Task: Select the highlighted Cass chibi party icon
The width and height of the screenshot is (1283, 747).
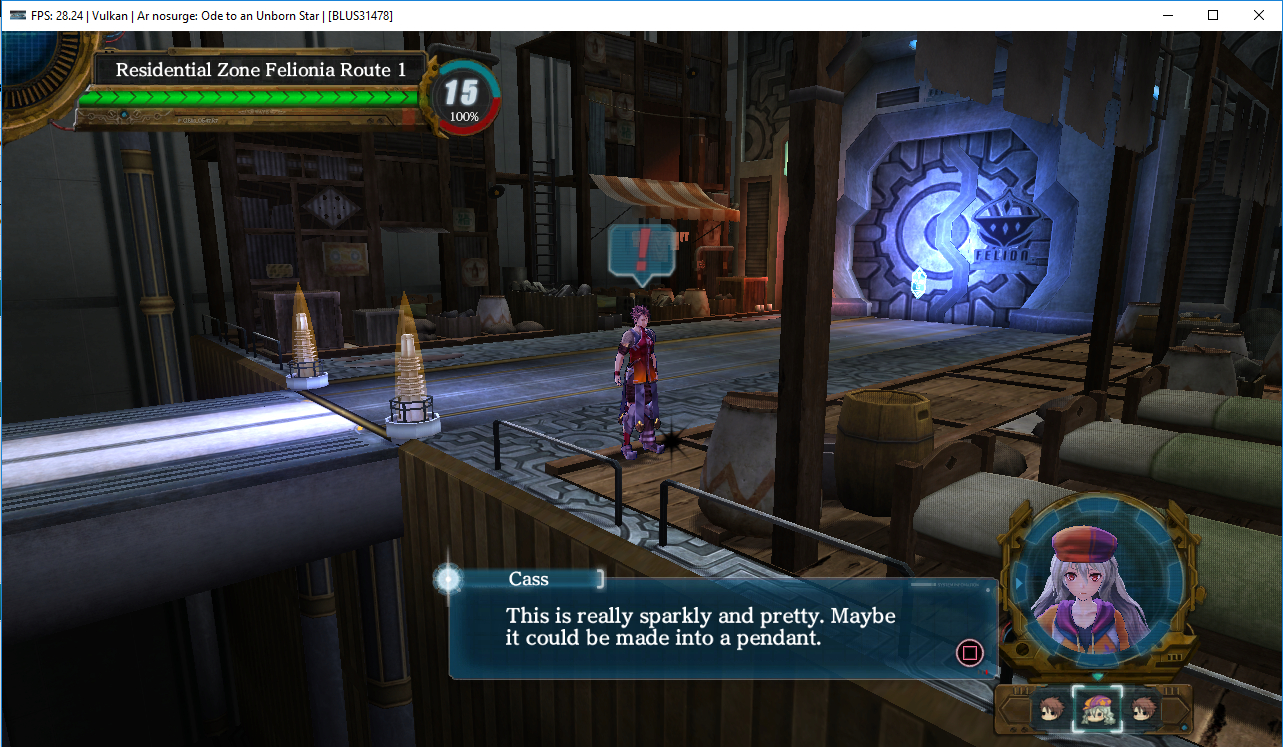Action: tap(1096, 709)
